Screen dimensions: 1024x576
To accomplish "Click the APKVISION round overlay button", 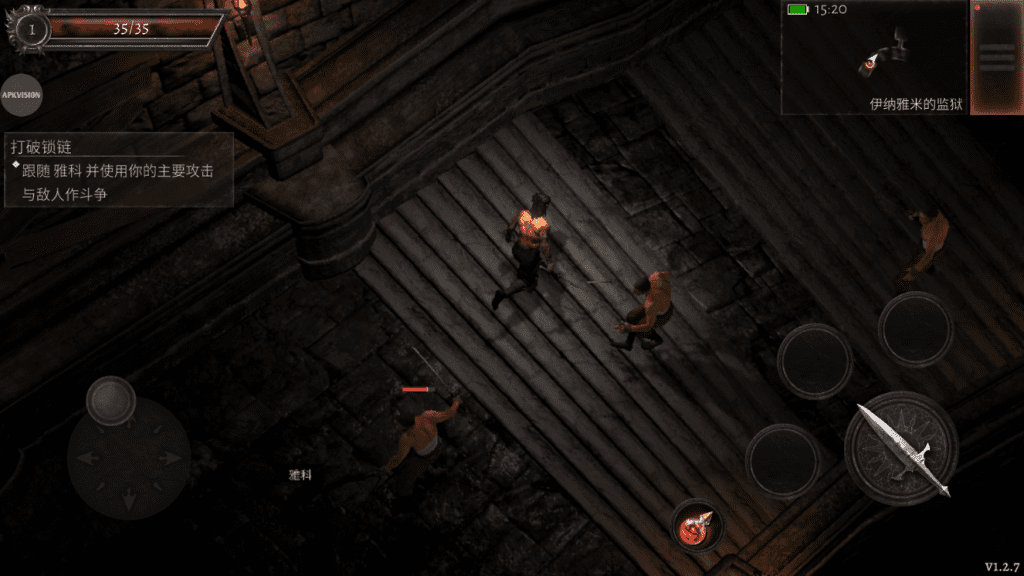I will click(x=21, y=96).
